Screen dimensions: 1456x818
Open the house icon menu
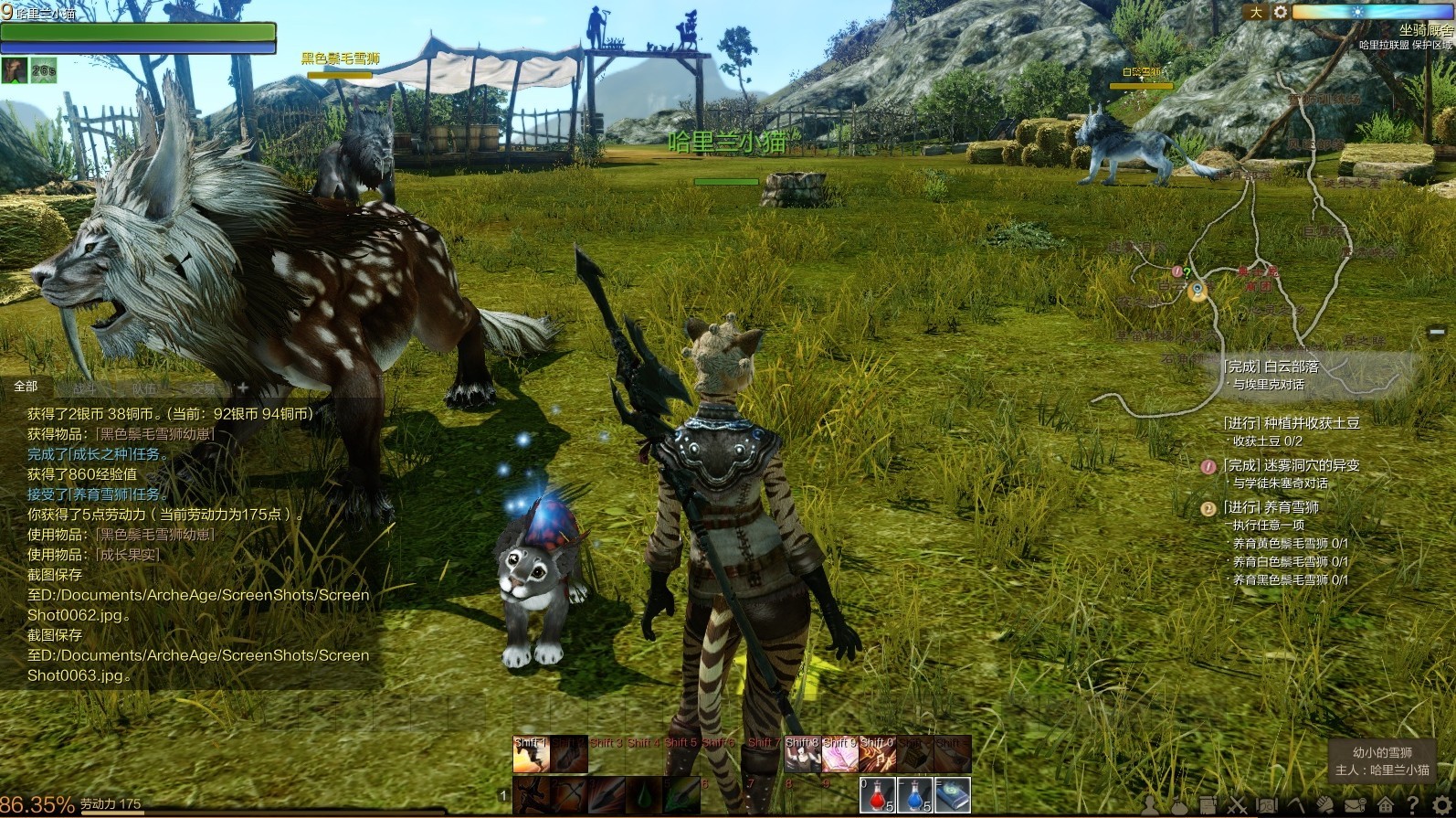pyautogui.click(x=1385, y=806)
